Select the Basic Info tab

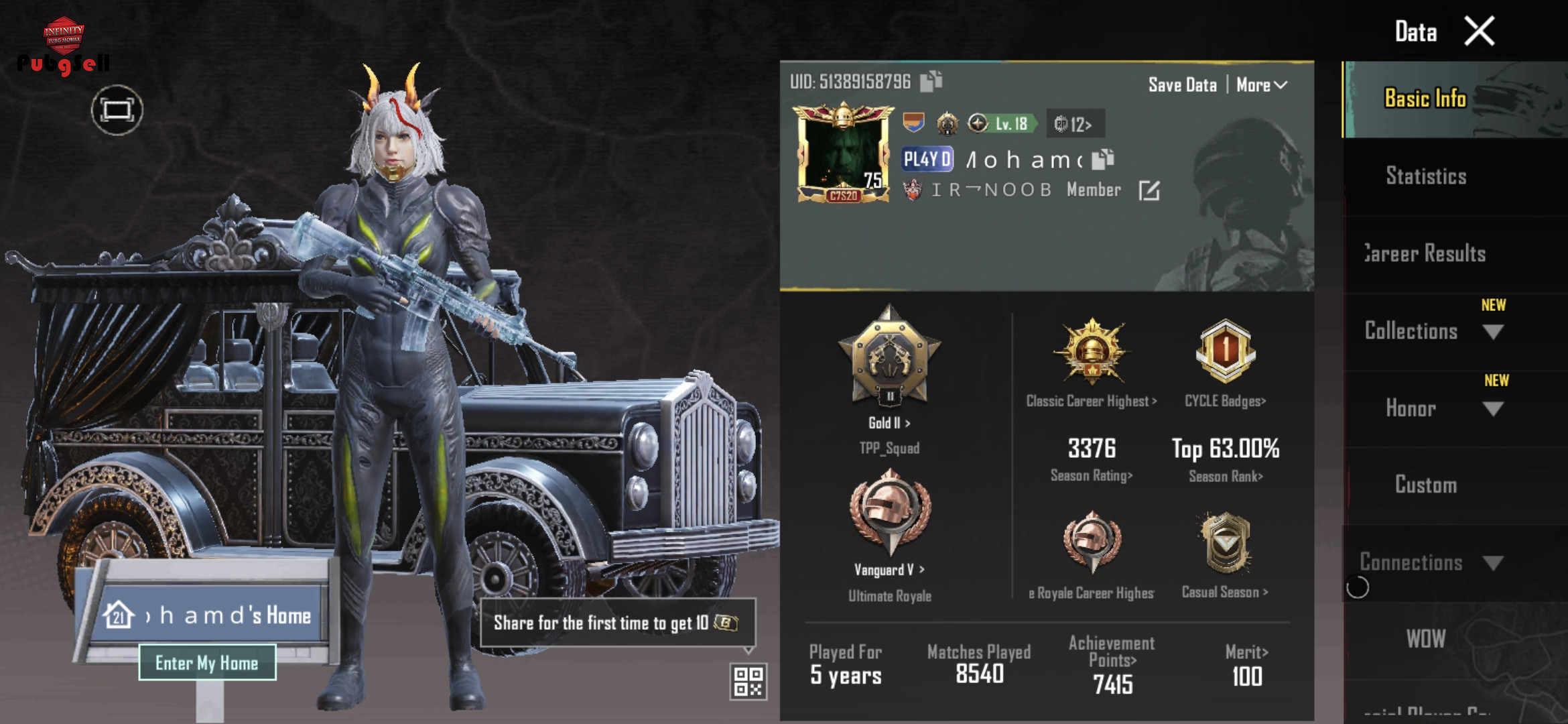pyautogui.click(x=1426, y=99)
